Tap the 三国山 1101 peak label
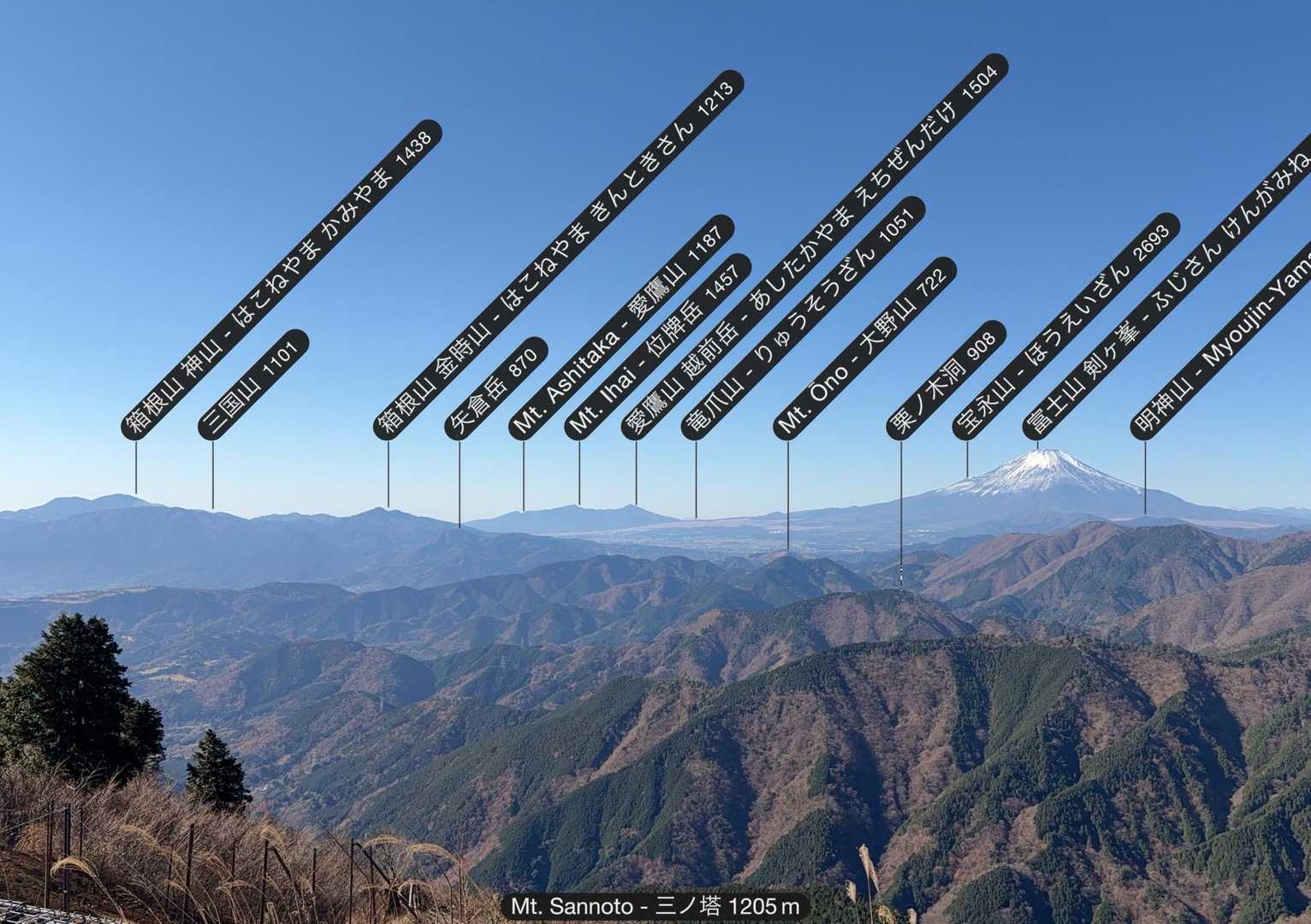The height and width of the screenshot is (924, 1311). pyautogui.click(x=252, y=385)
